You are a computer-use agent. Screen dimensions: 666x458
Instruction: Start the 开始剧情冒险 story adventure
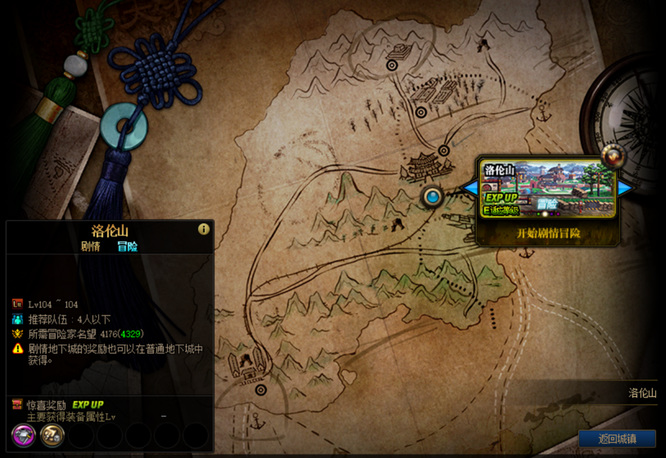pos(547,233)
